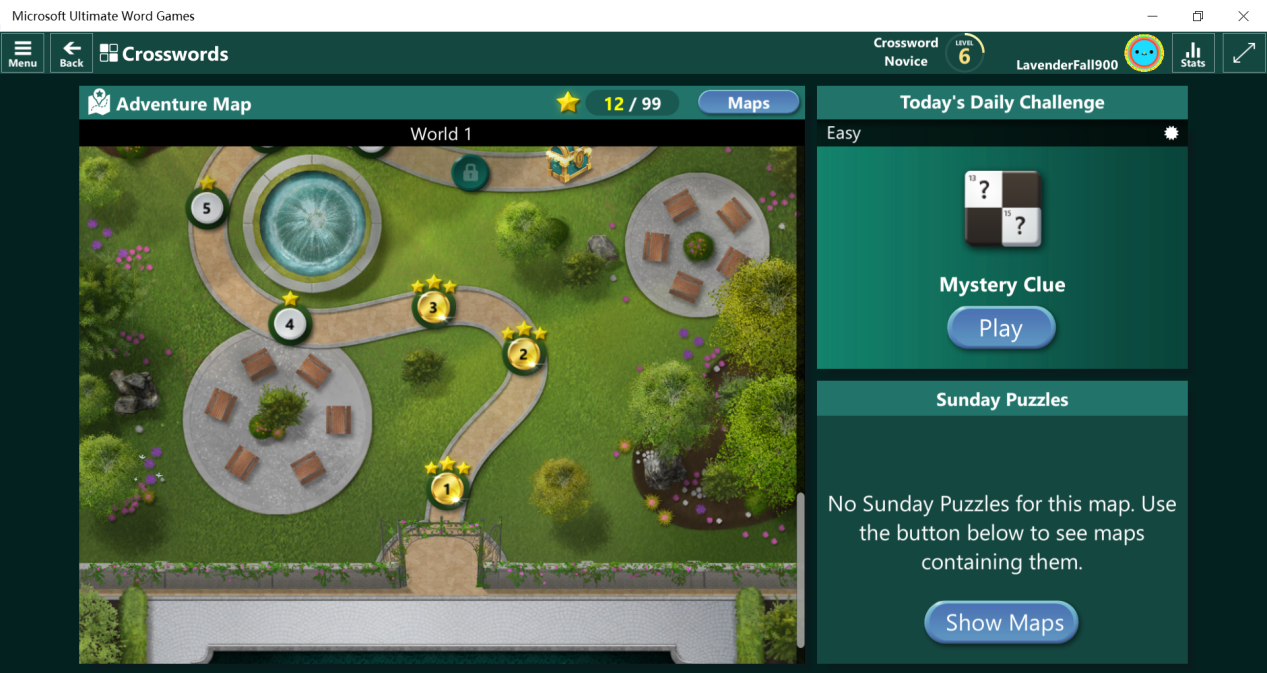This screenshot has height=673, width=1267.
Task: Go Back using the arrow button
Action: [71, 53]
